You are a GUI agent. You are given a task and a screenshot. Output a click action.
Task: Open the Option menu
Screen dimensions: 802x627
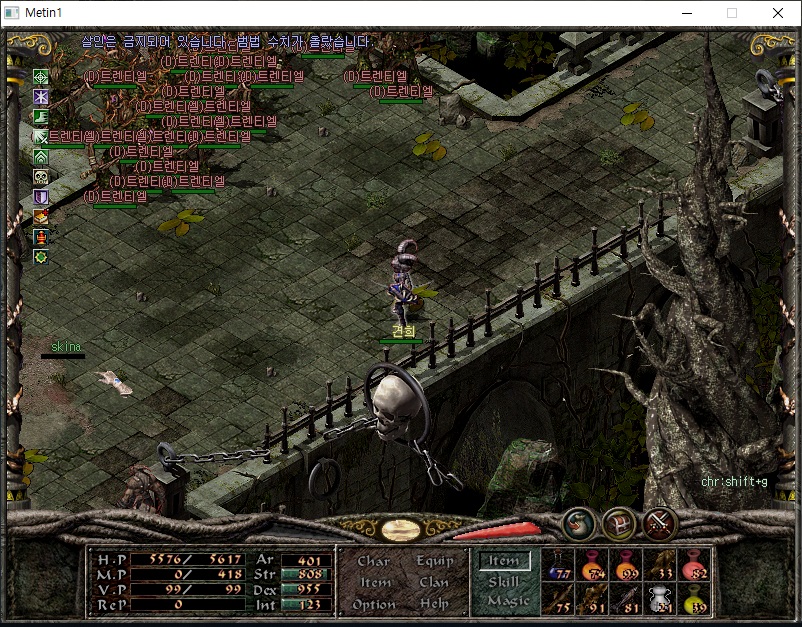tap(373, 604)
